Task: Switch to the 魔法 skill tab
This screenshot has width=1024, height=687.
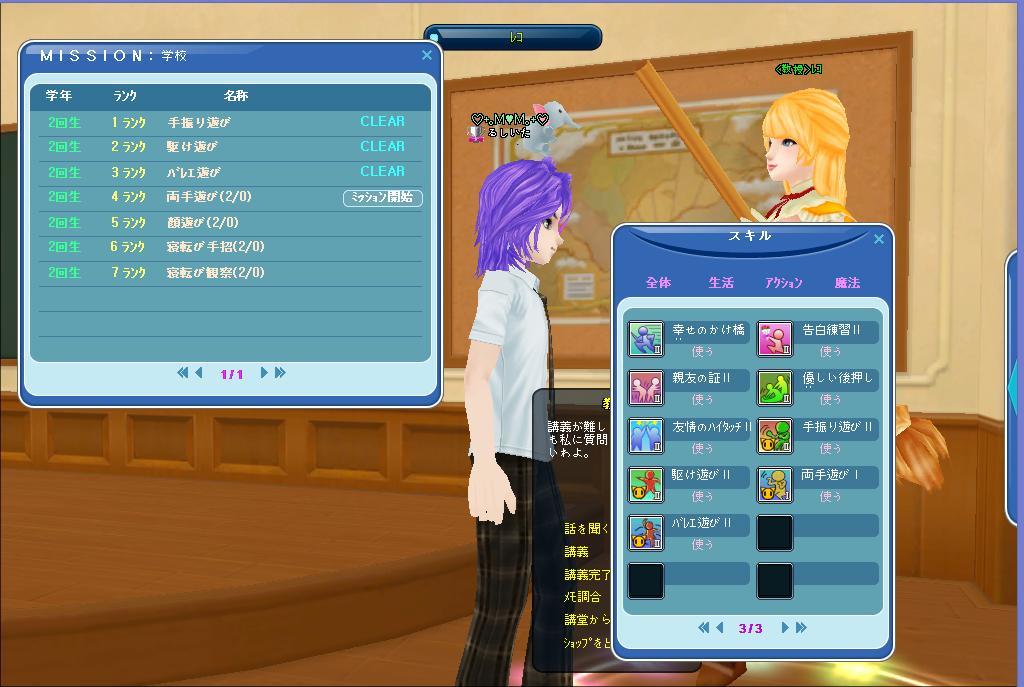Action: tap(847, 283)
